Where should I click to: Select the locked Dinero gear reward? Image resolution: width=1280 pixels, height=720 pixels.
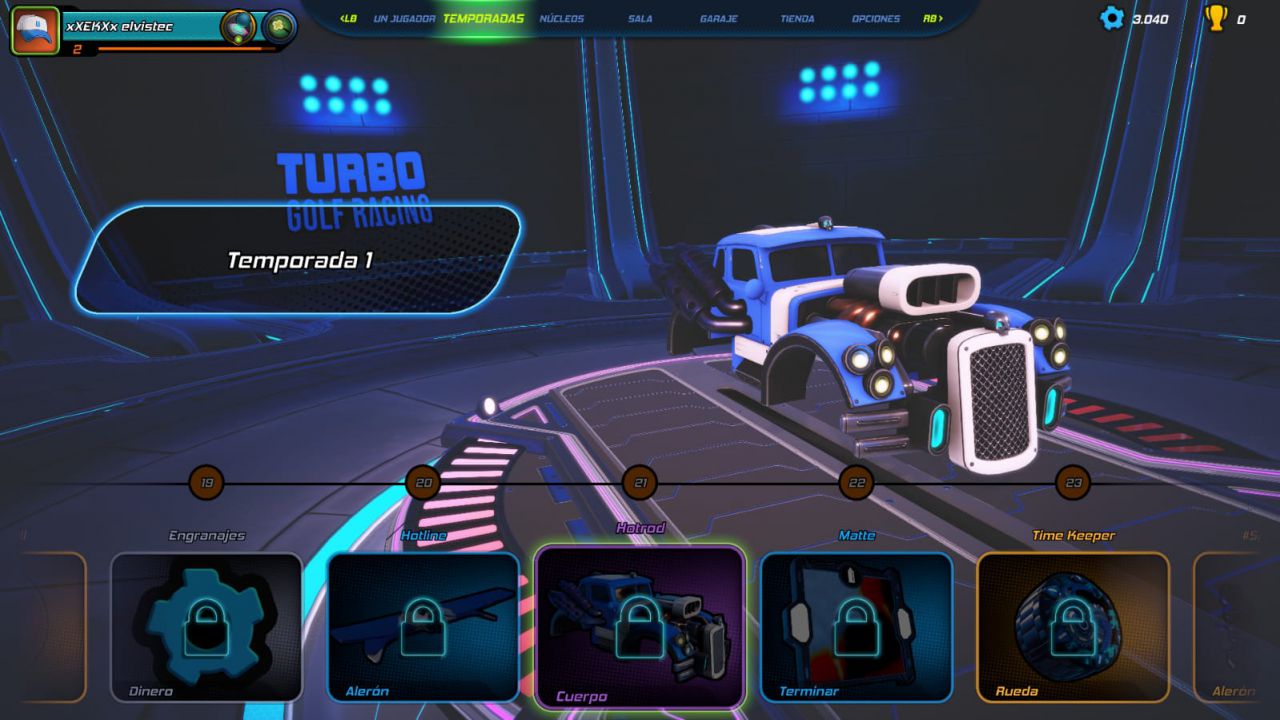(x=206, y=625)
